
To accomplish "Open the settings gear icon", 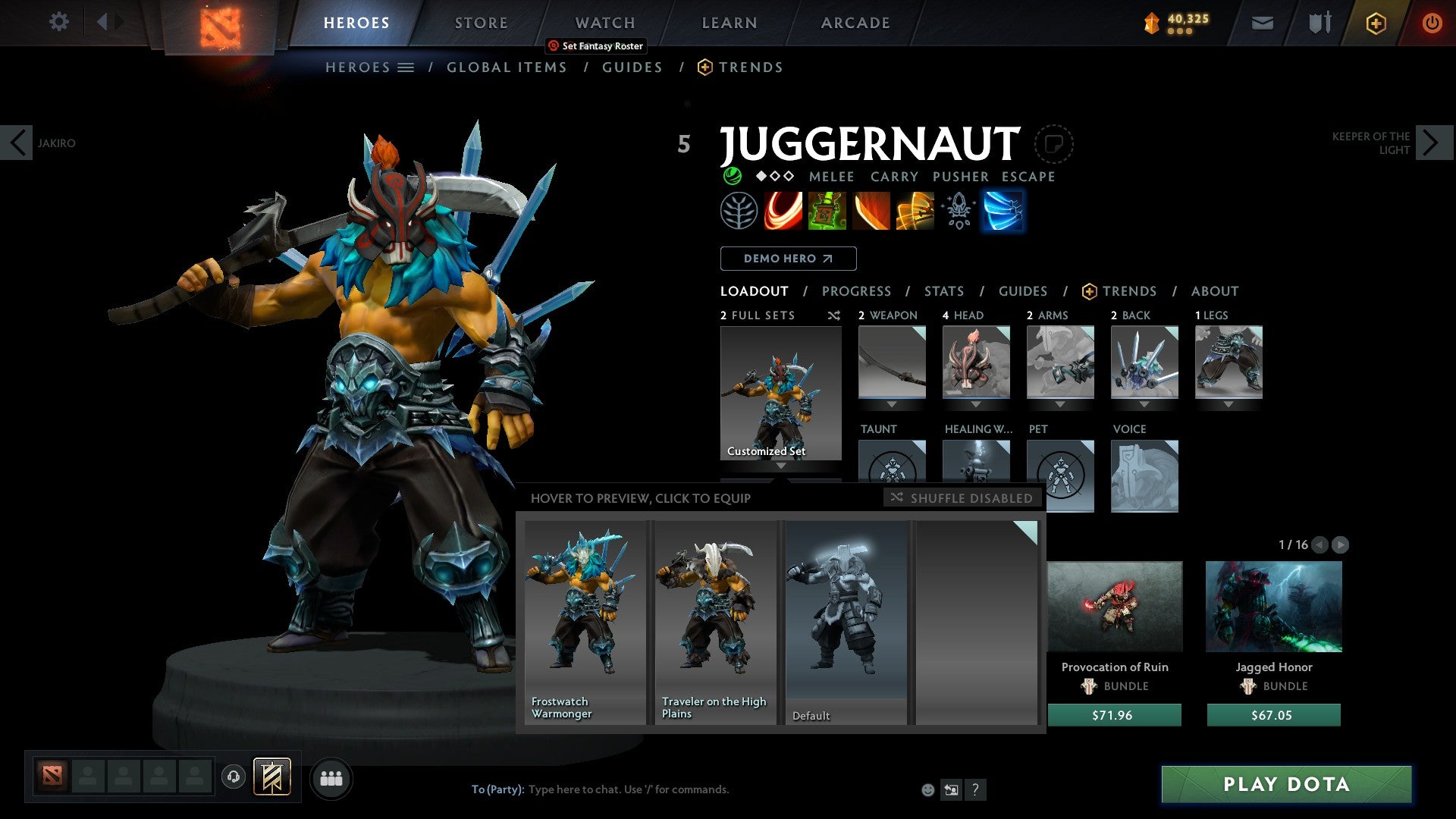I will coord(58,22).
